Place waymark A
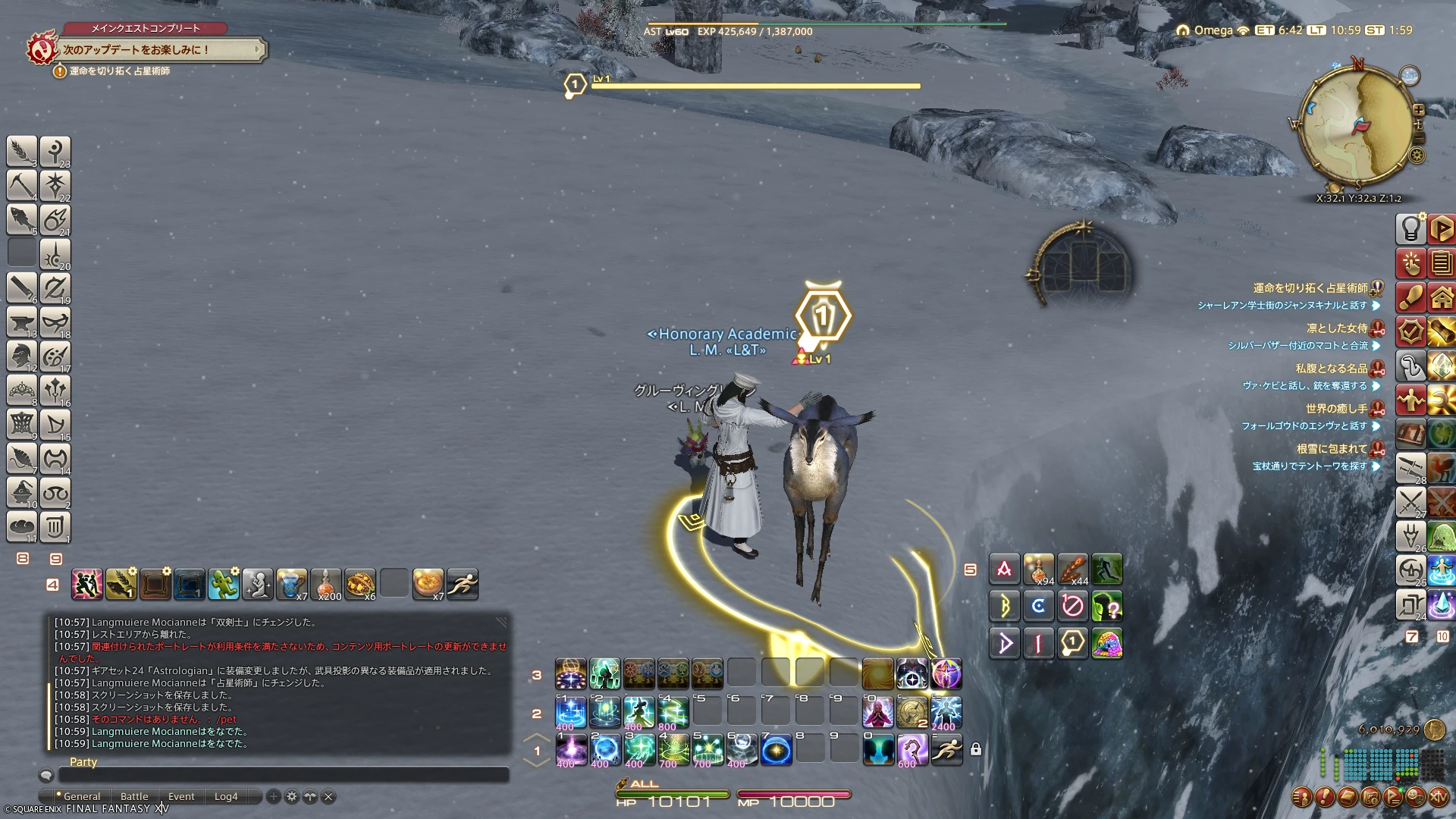The height and width of the screenshot is (819, 1456). tap(1004, 570)
